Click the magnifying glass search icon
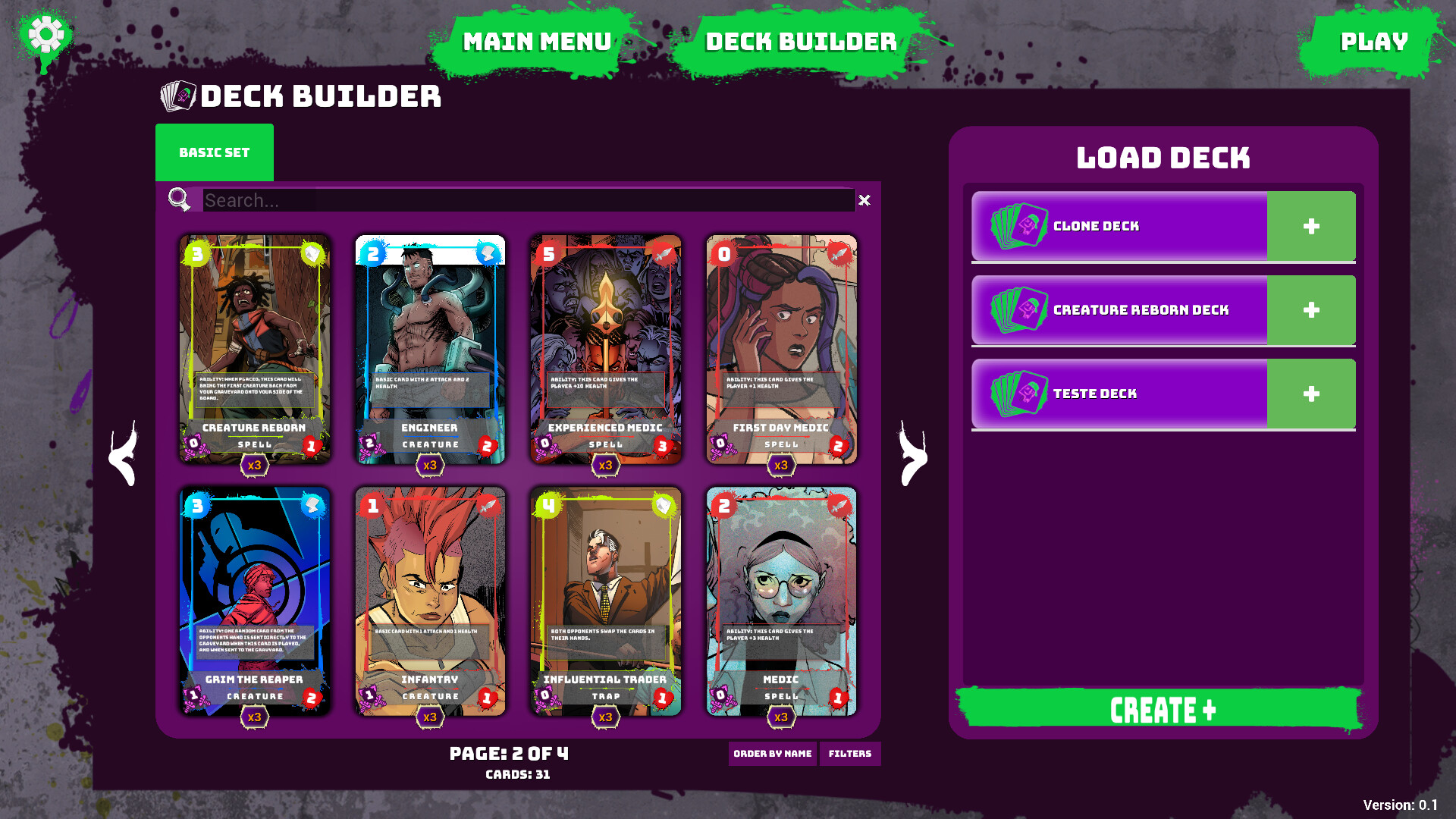The height and width of the screenshot is (819, 1456). (178, 200)
